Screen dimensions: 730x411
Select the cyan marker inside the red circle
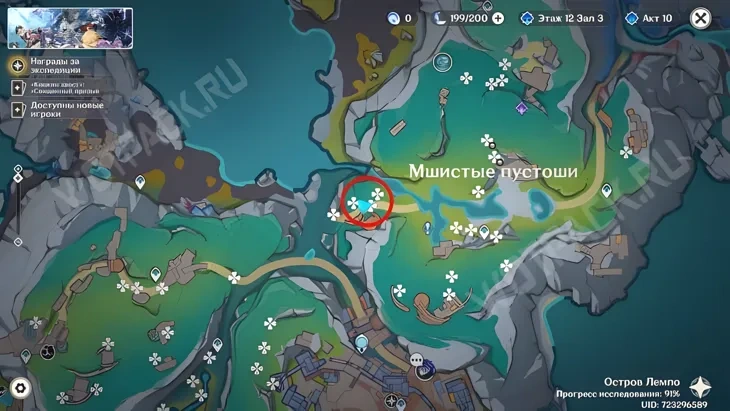coord(367,206)
